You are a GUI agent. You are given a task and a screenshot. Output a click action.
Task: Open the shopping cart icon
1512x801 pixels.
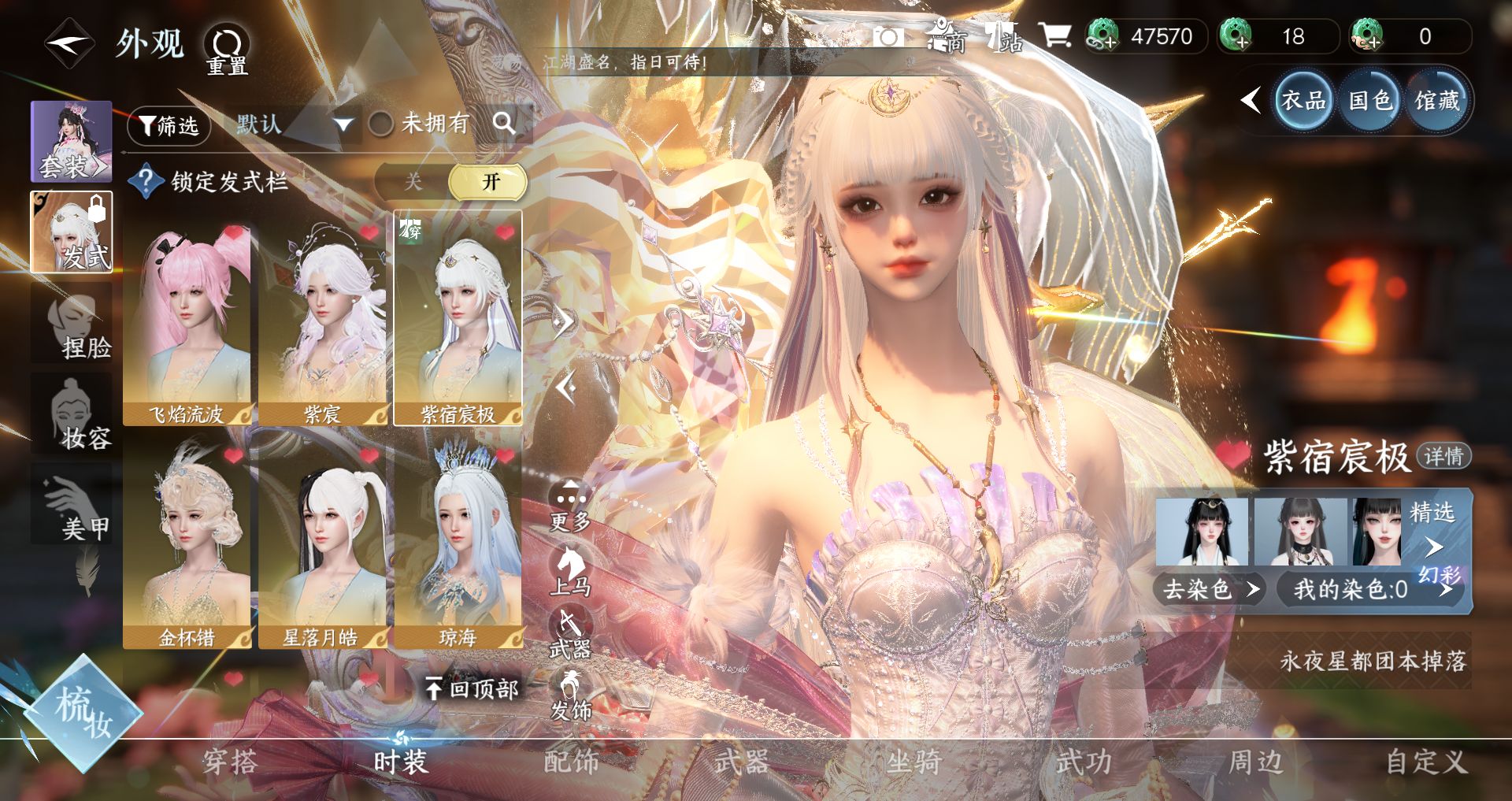point(1054,35)
